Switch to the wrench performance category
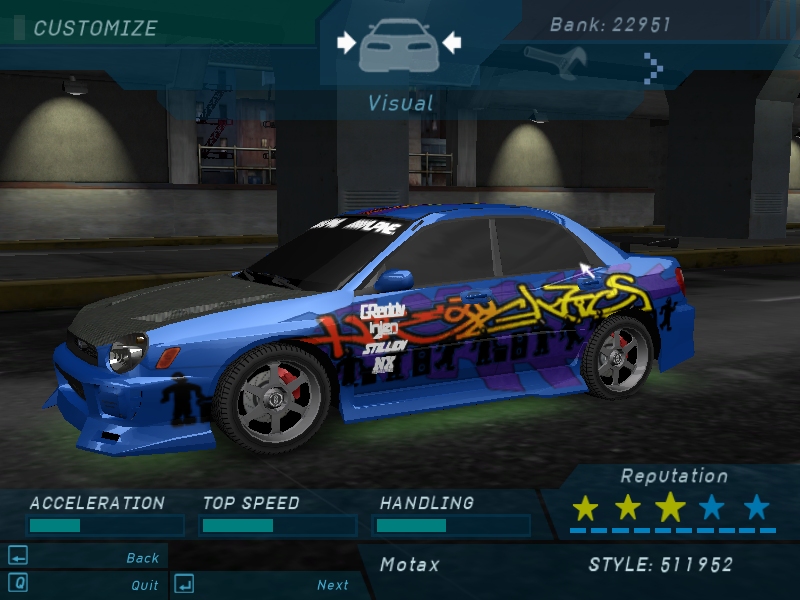 pyautogui.click(x=553, y=64)
